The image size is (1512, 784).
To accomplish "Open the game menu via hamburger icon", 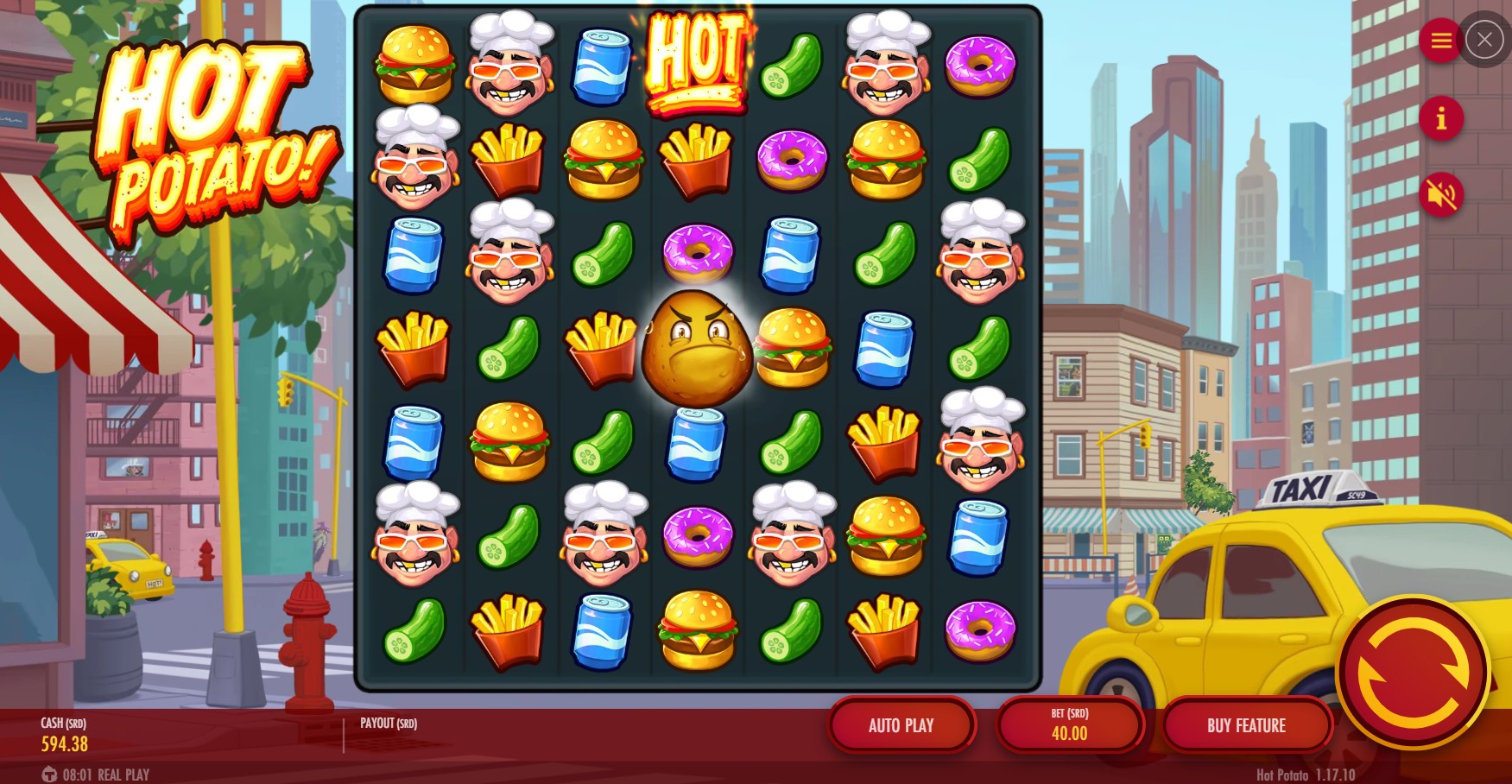I will 1439,40.
